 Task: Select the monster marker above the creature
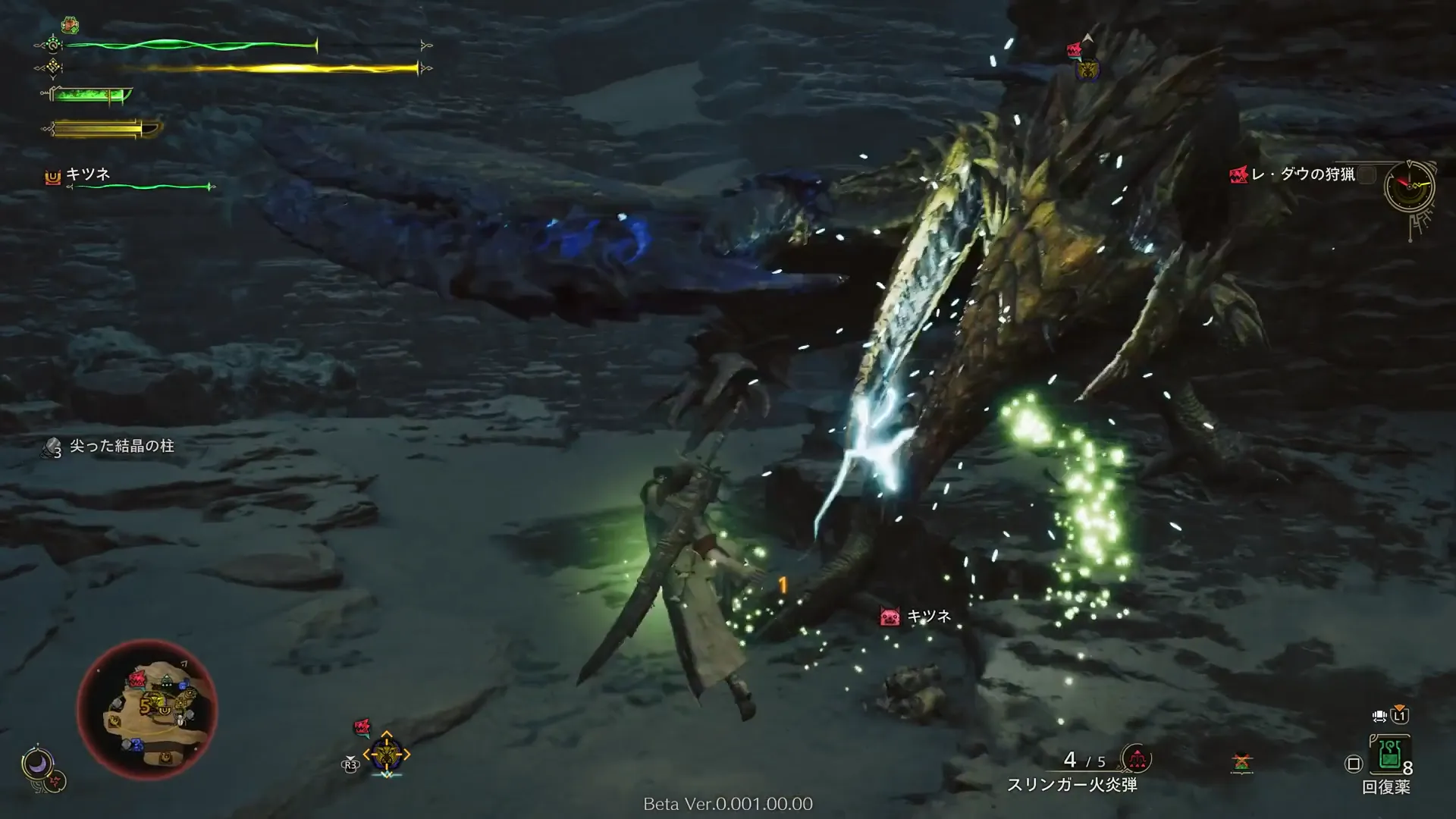tap(1087, 68)
